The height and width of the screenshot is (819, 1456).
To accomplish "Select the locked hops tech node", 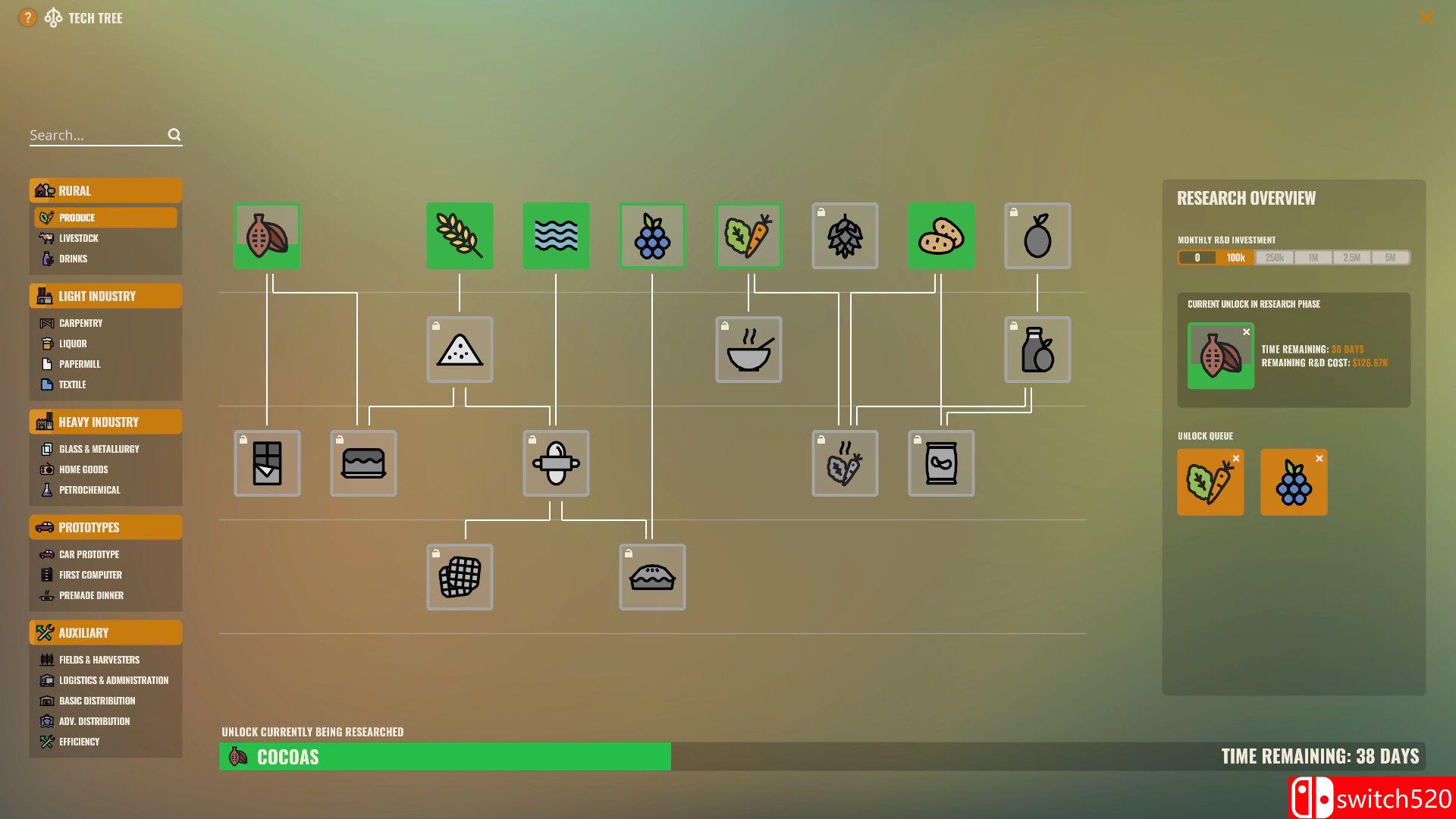I will [845, 236].
